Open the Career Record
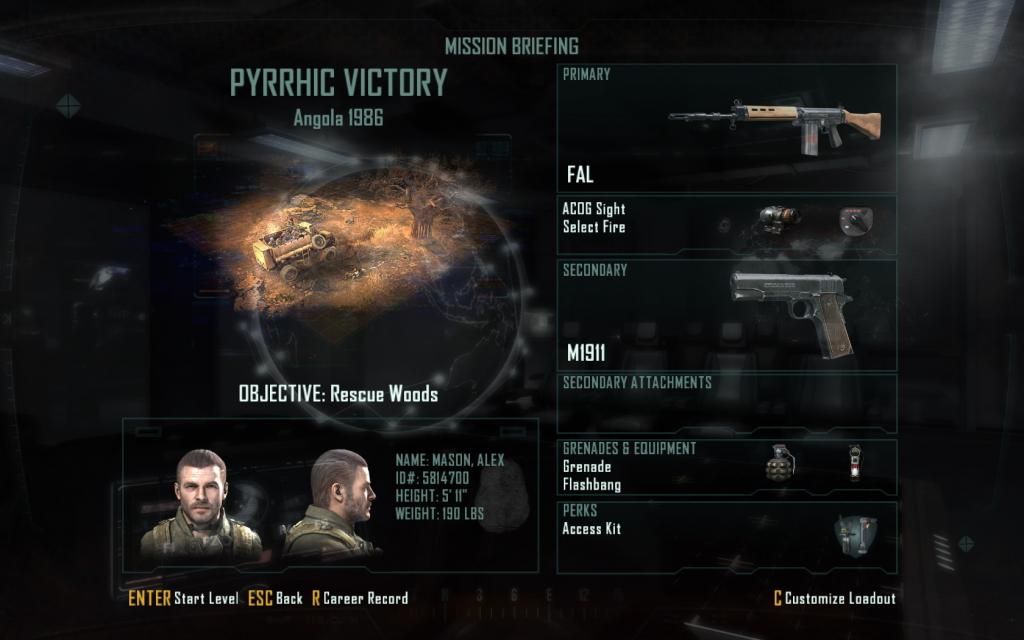The height and width of the screenshot is (640, 1024). click(360, 598)
